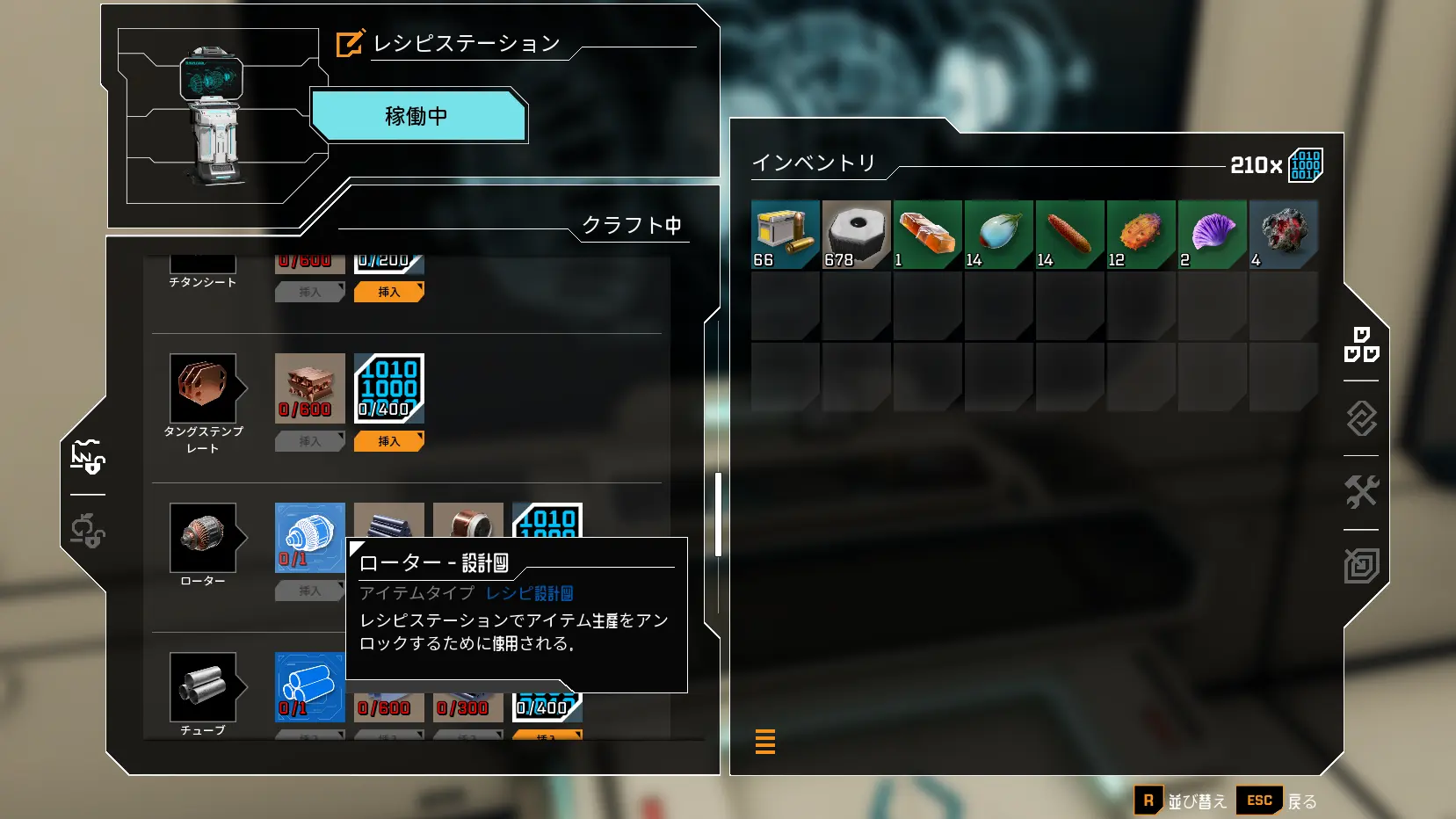1456x819 pixels.
Task: Click the recipe edit icon beside レシピステーション title
Action: click(348, 42)
